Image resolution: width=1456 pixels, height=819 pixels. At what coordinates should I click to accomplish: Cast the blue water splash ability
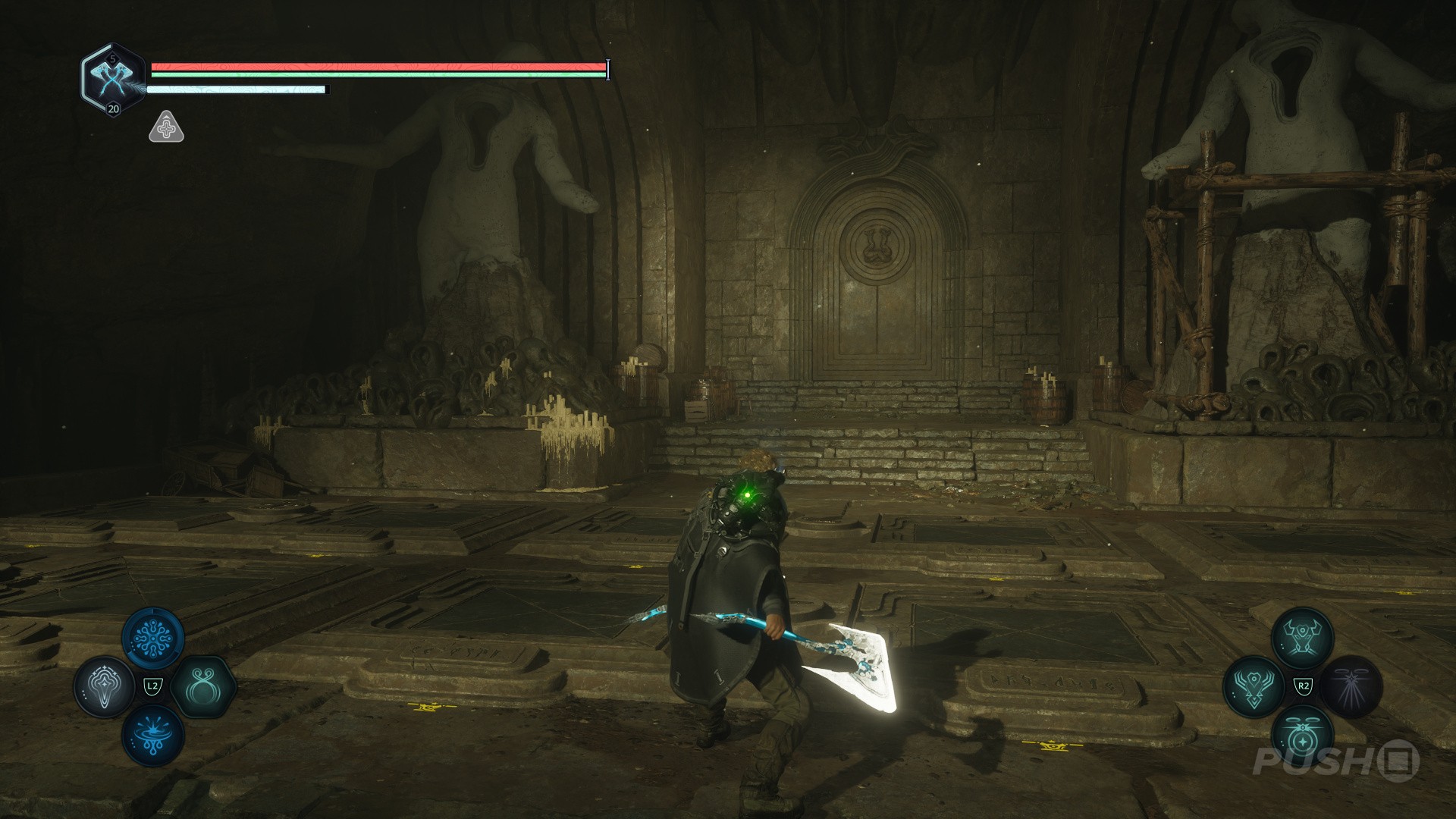pos(152,737)
